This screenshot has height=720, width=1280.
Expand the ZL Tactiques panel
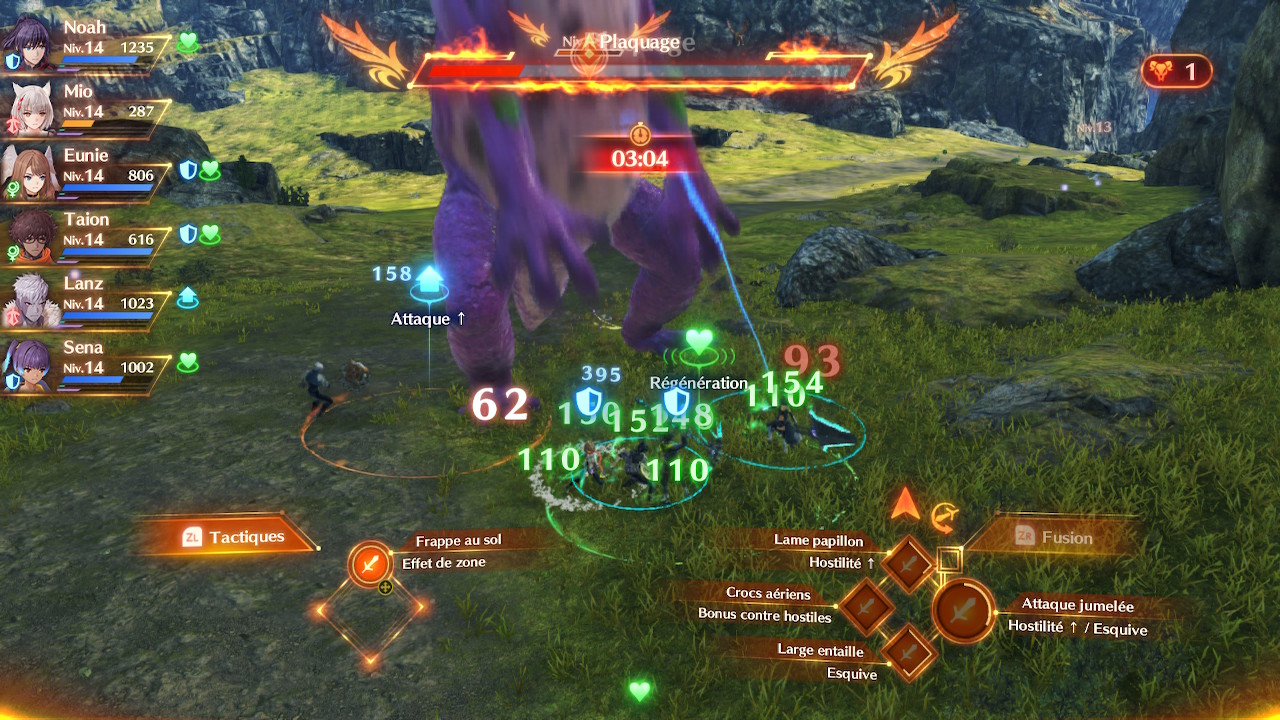coord(240,536)
